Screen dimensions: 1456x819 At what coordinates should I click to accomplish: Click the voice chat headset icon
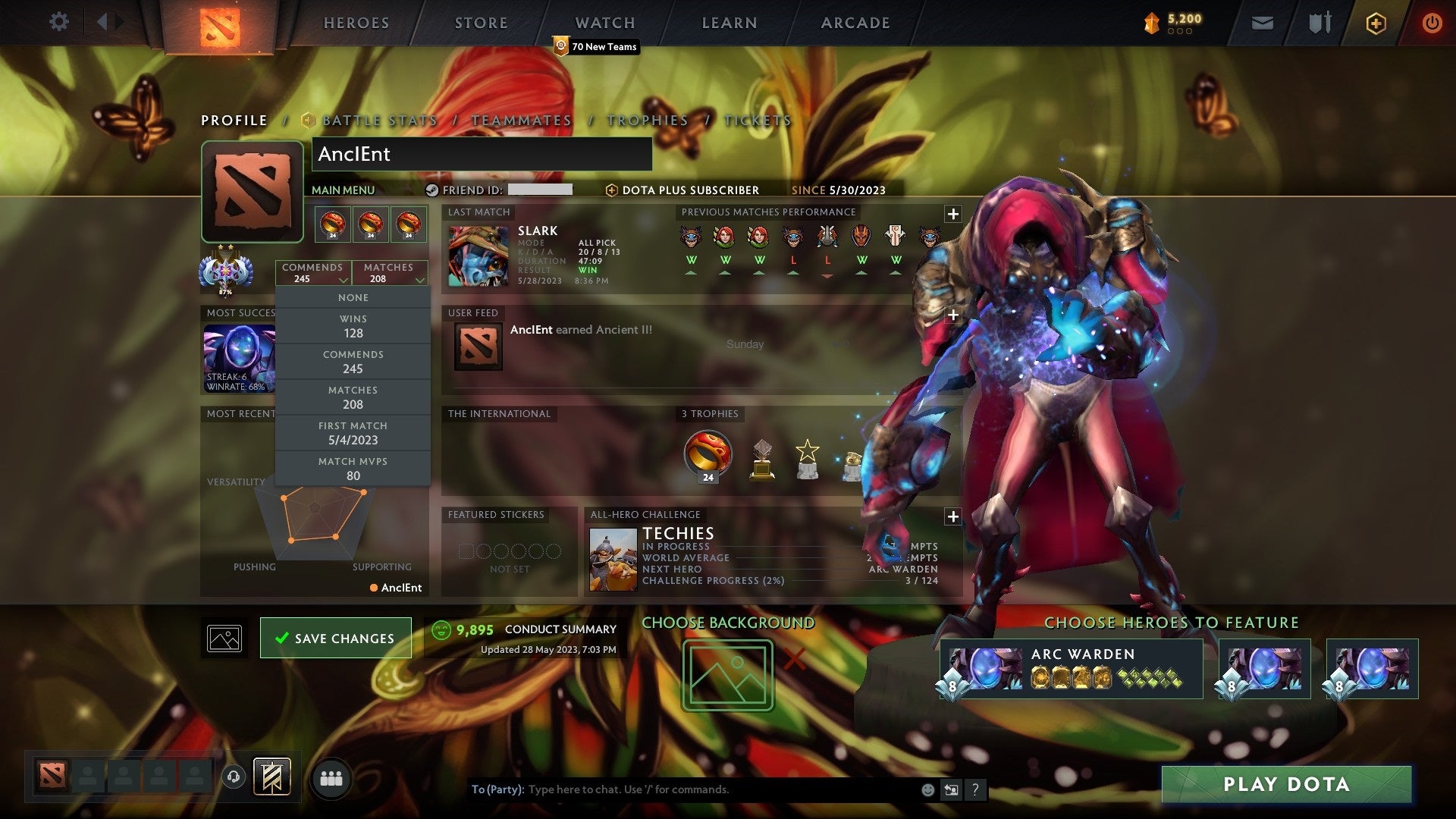pos(233,777)
